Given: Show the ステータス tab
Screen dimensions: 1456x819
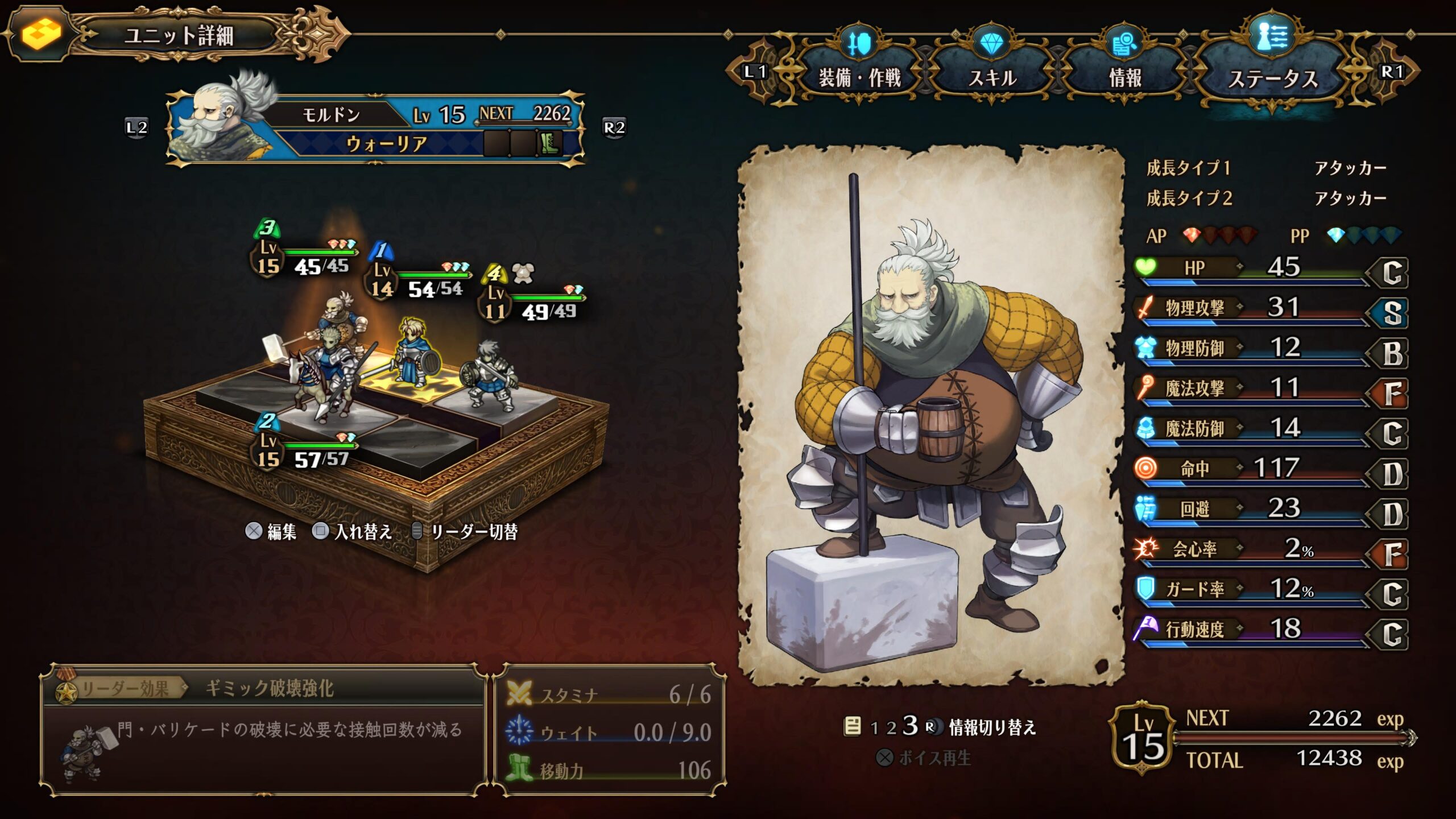Looking at the screenshot, I should pyautogui.click(x=1273, y=78).
